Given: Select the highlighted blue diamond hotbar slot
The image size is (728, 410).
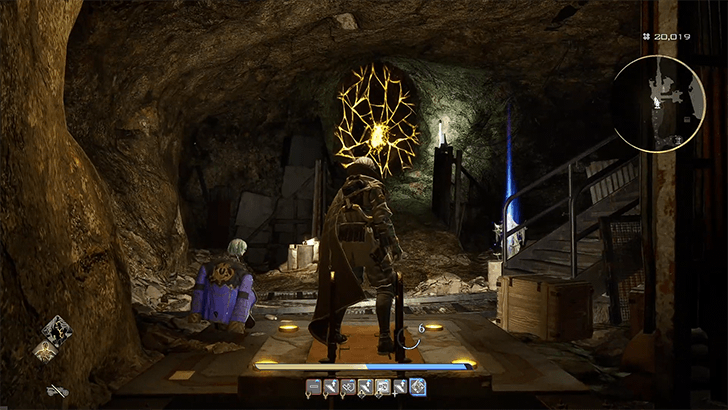Looking at the screenshot, I should coord(417,386).
